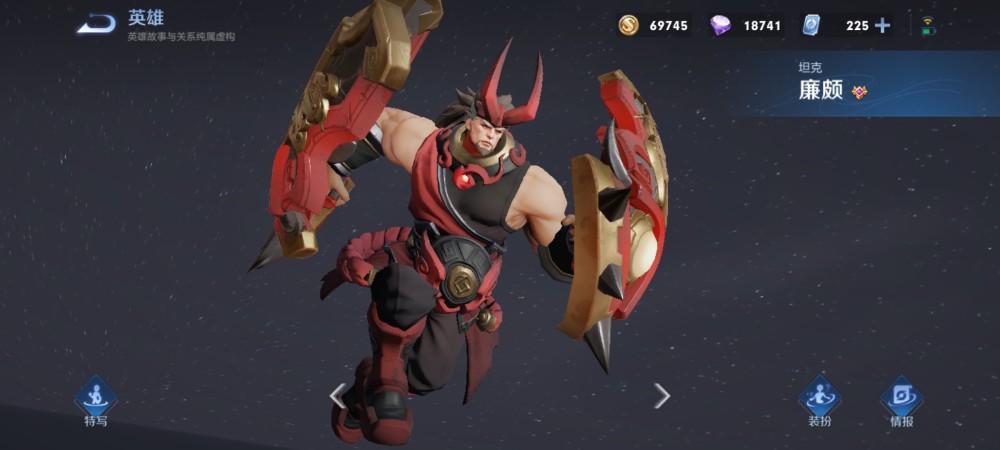This screenshot has width=1000, height=450.
Task: Add more card tickets with plus button
Action: pos(882,26)
